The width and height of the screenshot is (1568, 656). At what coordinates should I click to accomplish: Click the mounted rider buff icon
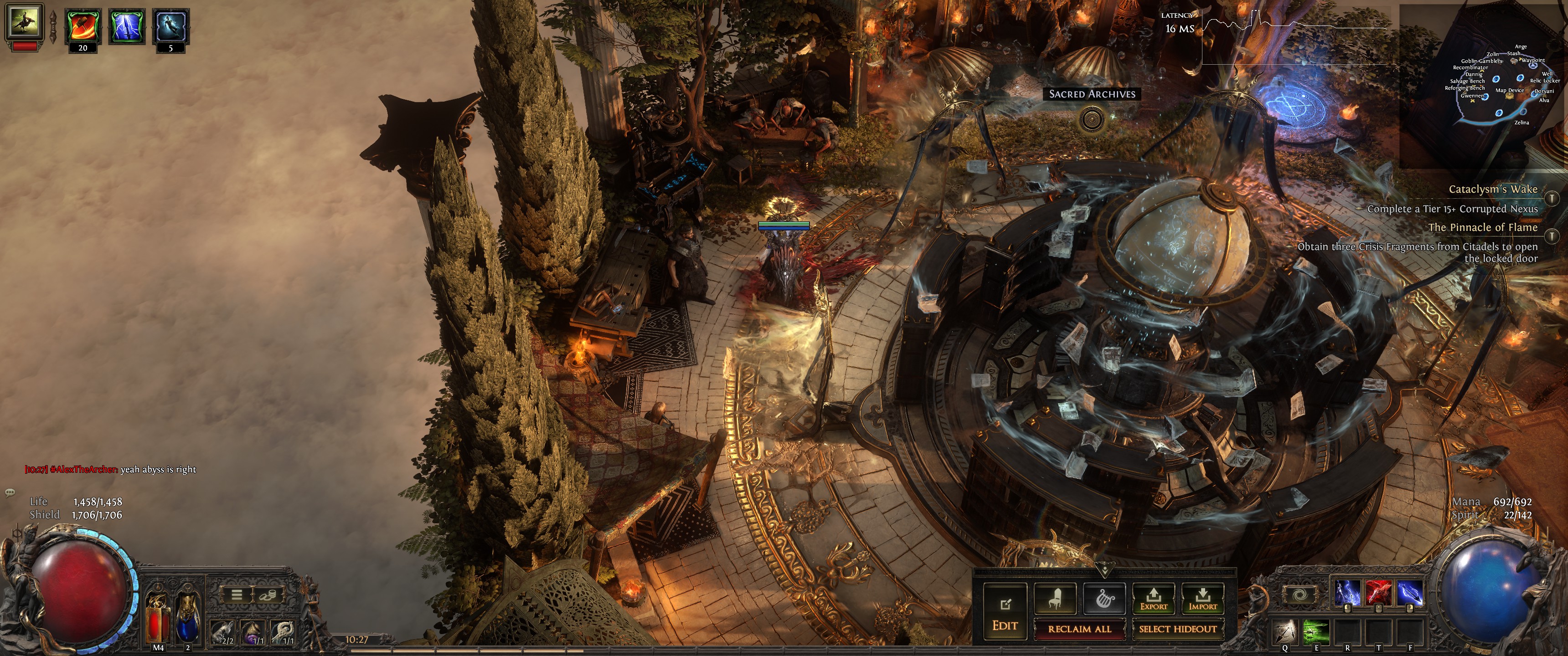[24, 22]
